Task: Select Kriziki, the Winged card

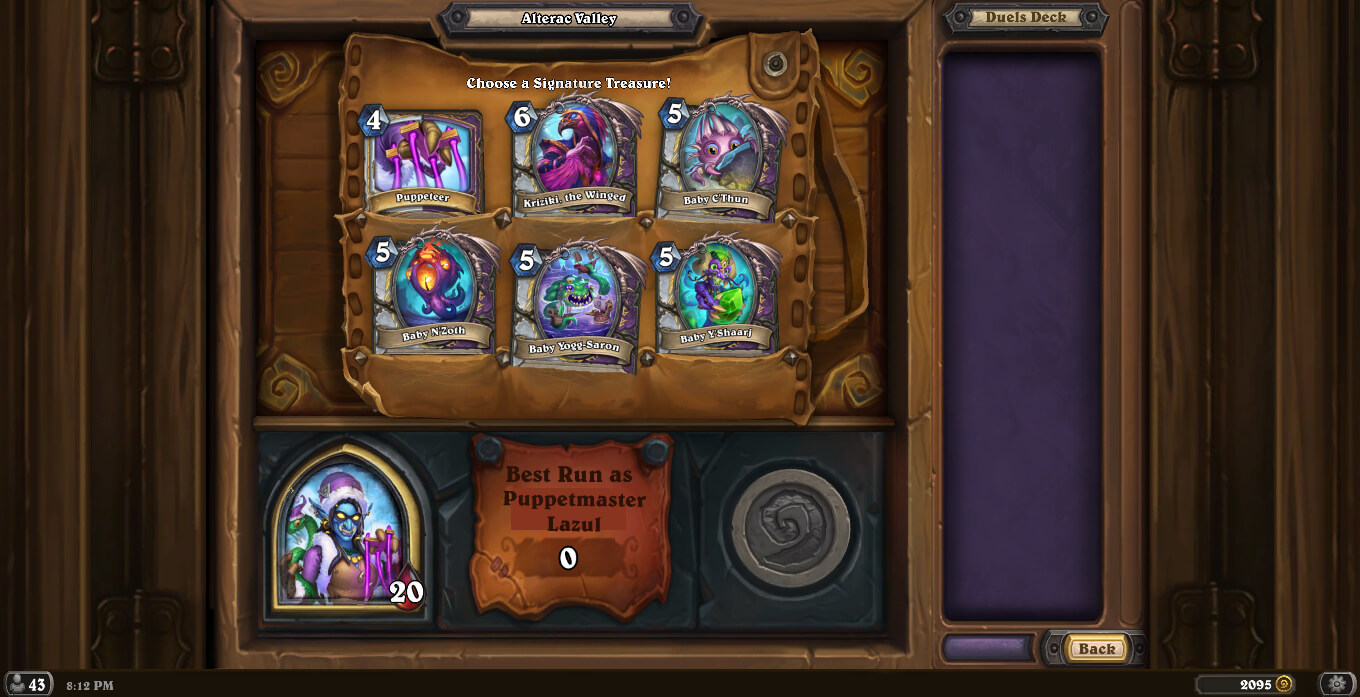Action: pyautogui.click(x=575, y=158)
